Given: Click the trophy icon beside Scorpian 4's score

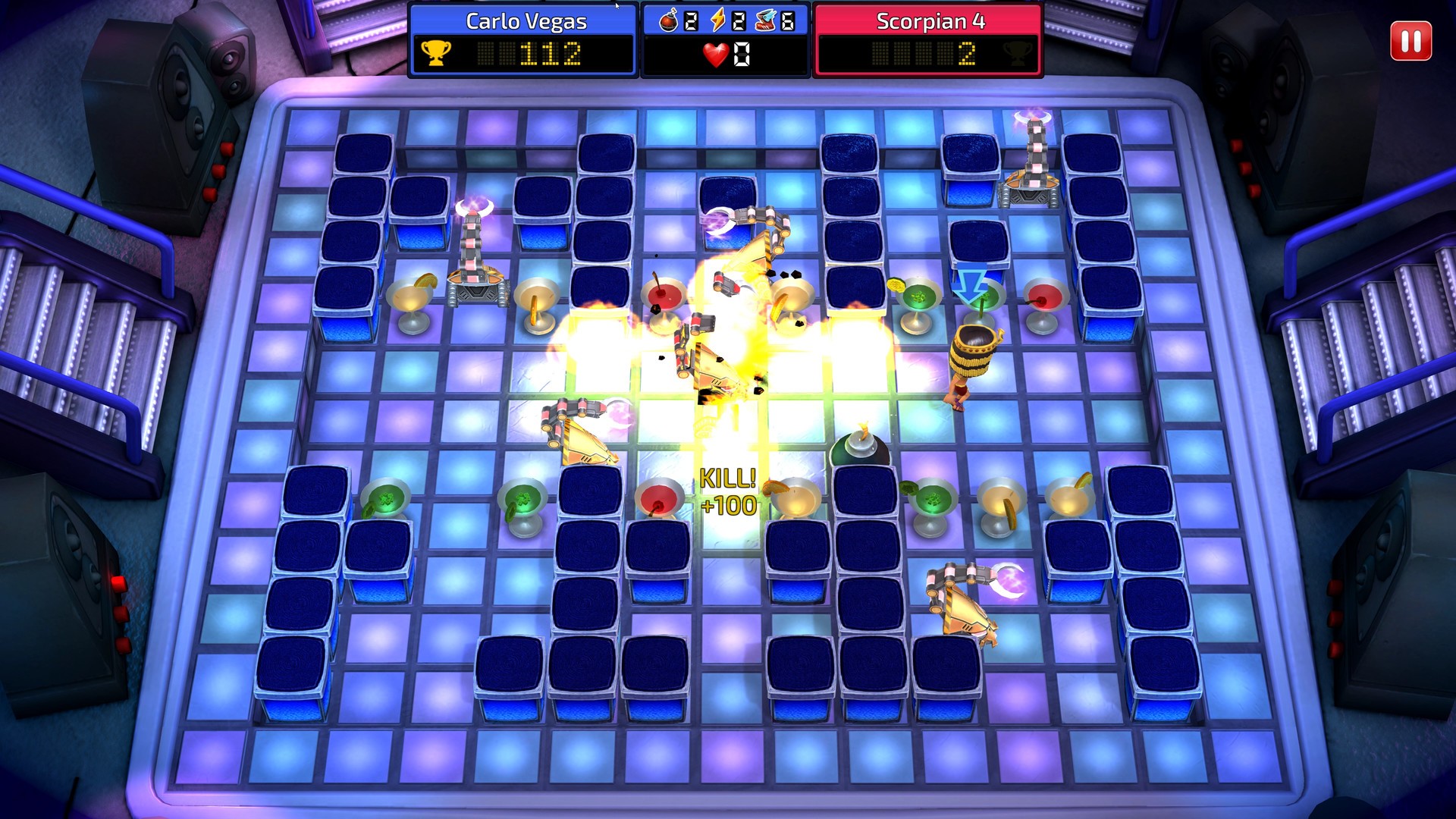Looking at the screenshot, I should [1019, 52].
